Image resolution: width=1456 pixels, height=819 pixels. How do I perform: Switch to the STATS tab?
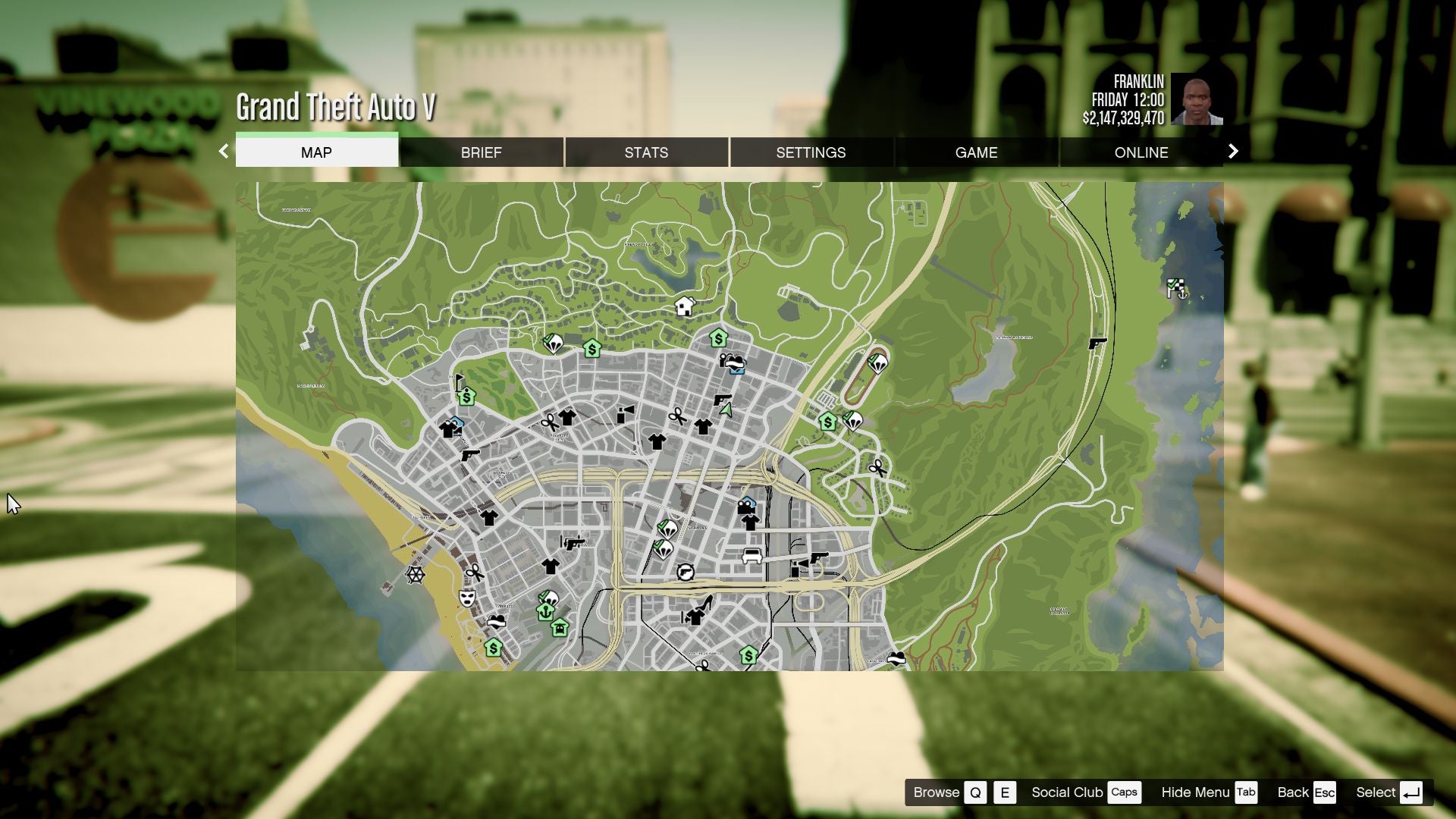point(645,152)
